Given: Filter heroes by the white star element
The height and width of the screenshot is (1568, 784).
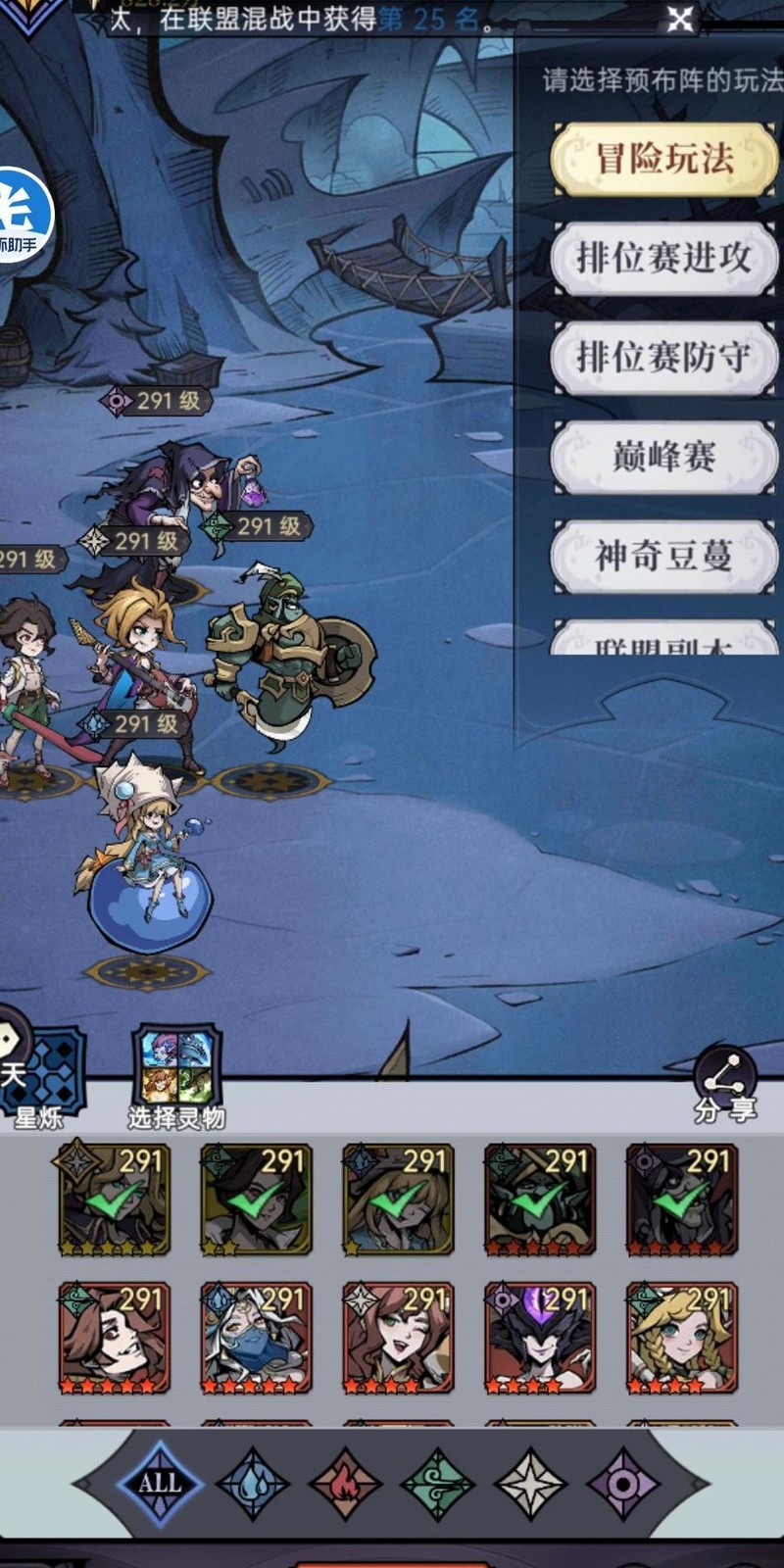Looking at the screenshot, I should click(530, 1483).
